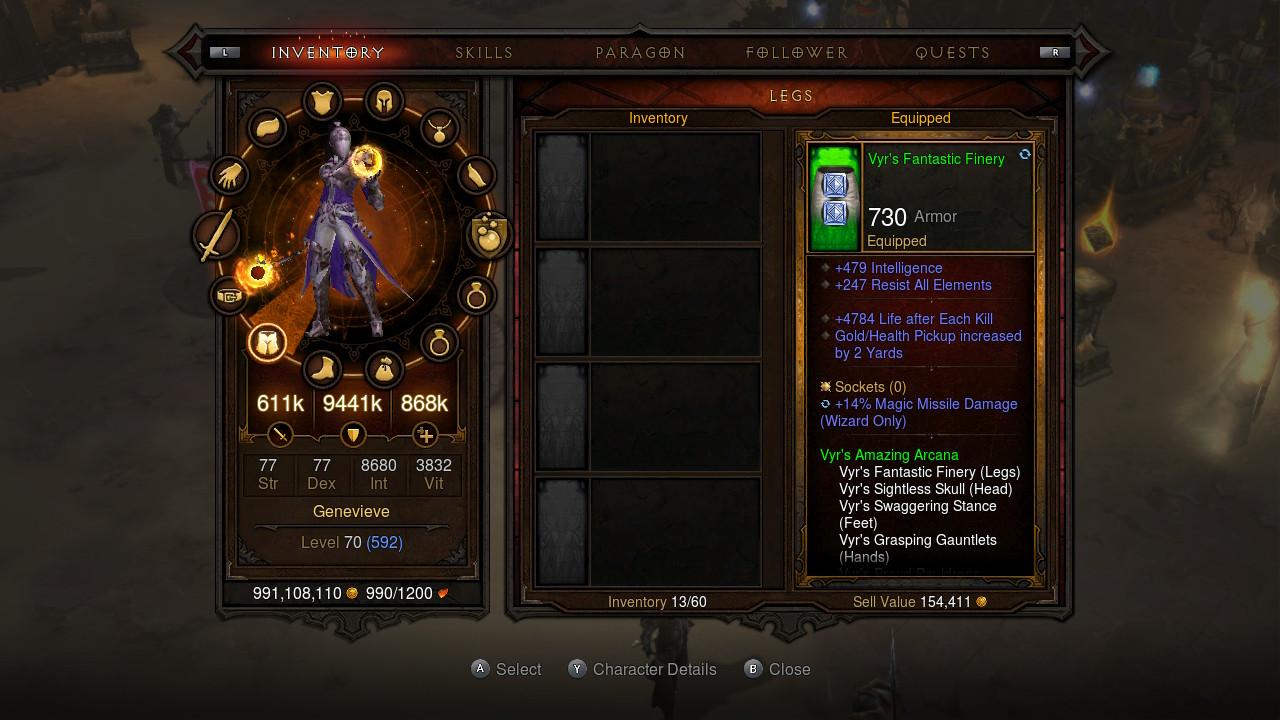Open the sword weapon slot

(x=216, y=237)
